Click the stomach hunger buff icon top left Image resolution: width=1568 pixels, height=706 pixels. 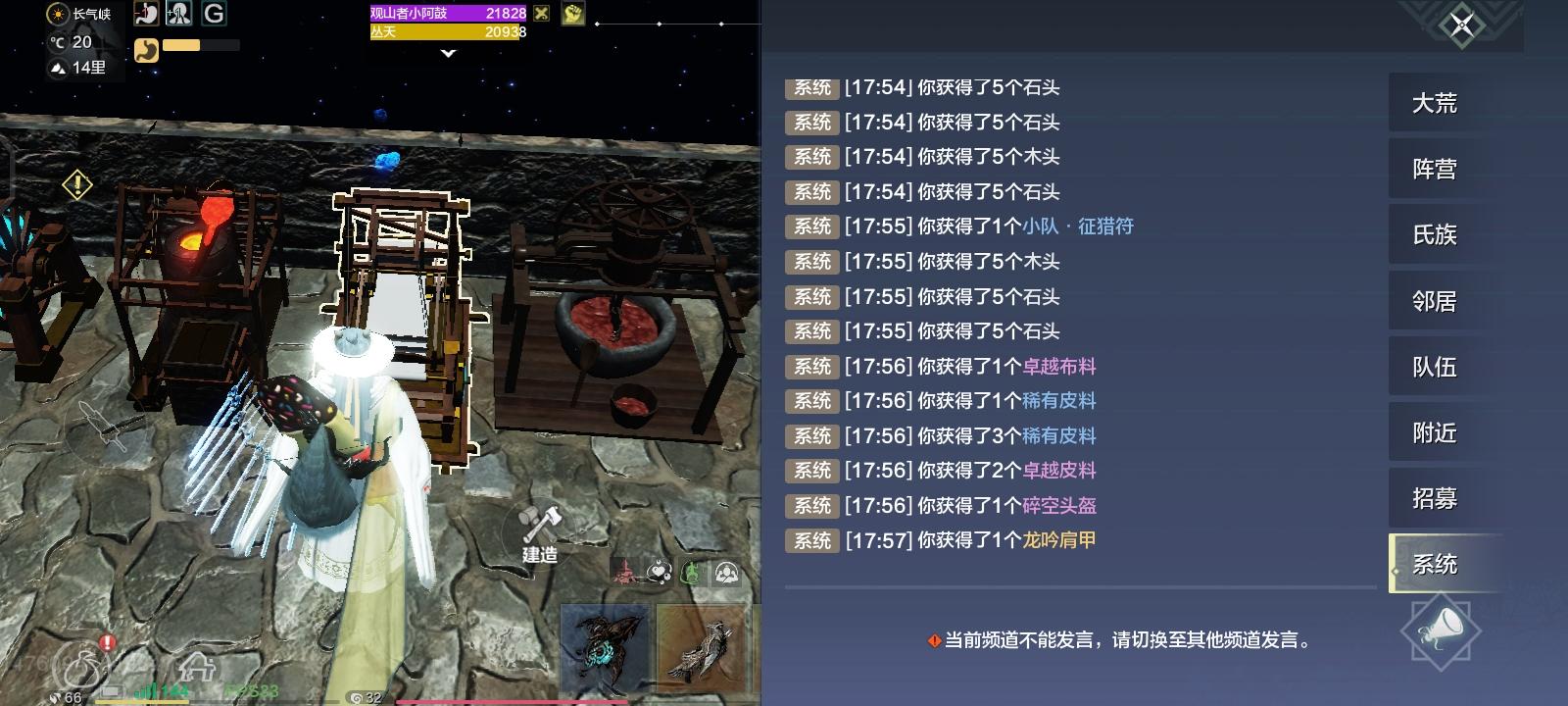(146, 13)
